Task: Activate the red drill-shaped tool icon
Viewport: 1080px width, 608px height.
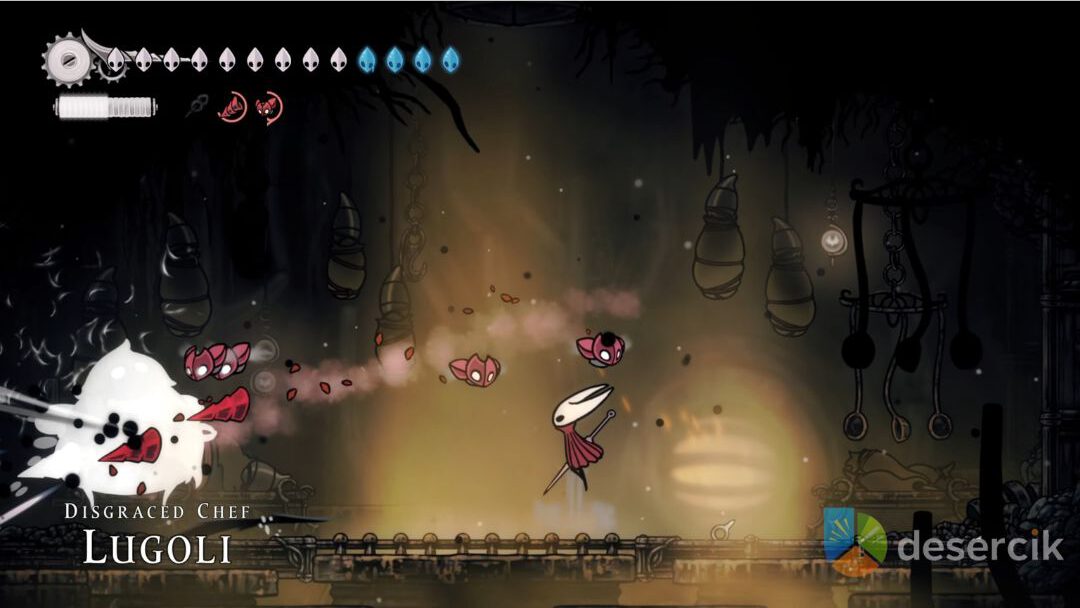Action: click(233, 106)
